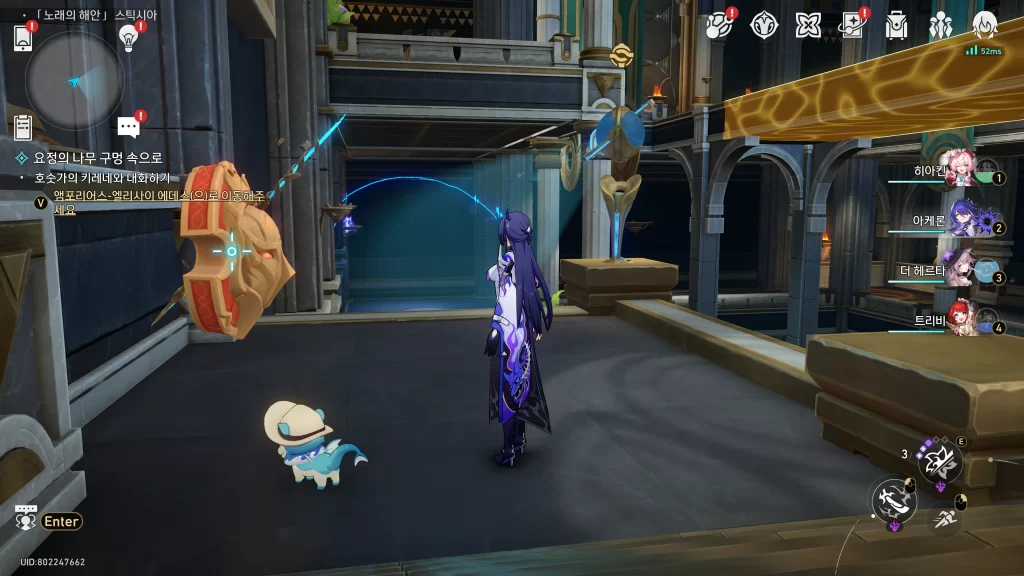Open the interastral guide compass icon
The height and width of the screenshot is (576, 1024).
pyautogui.click(x=765, y=25)
